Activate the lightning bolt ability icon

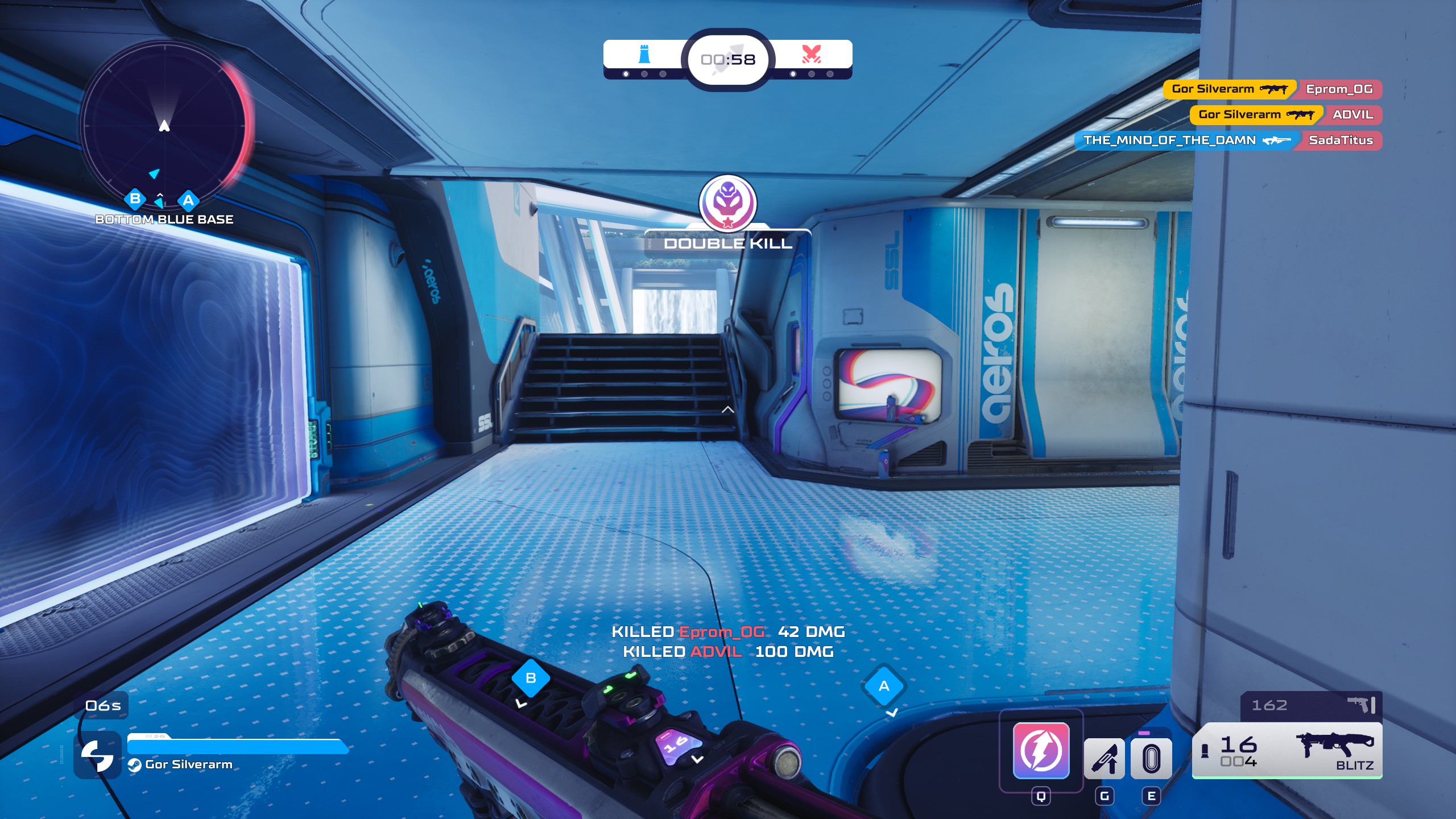pyautogui.click(x=1041, y=750)
